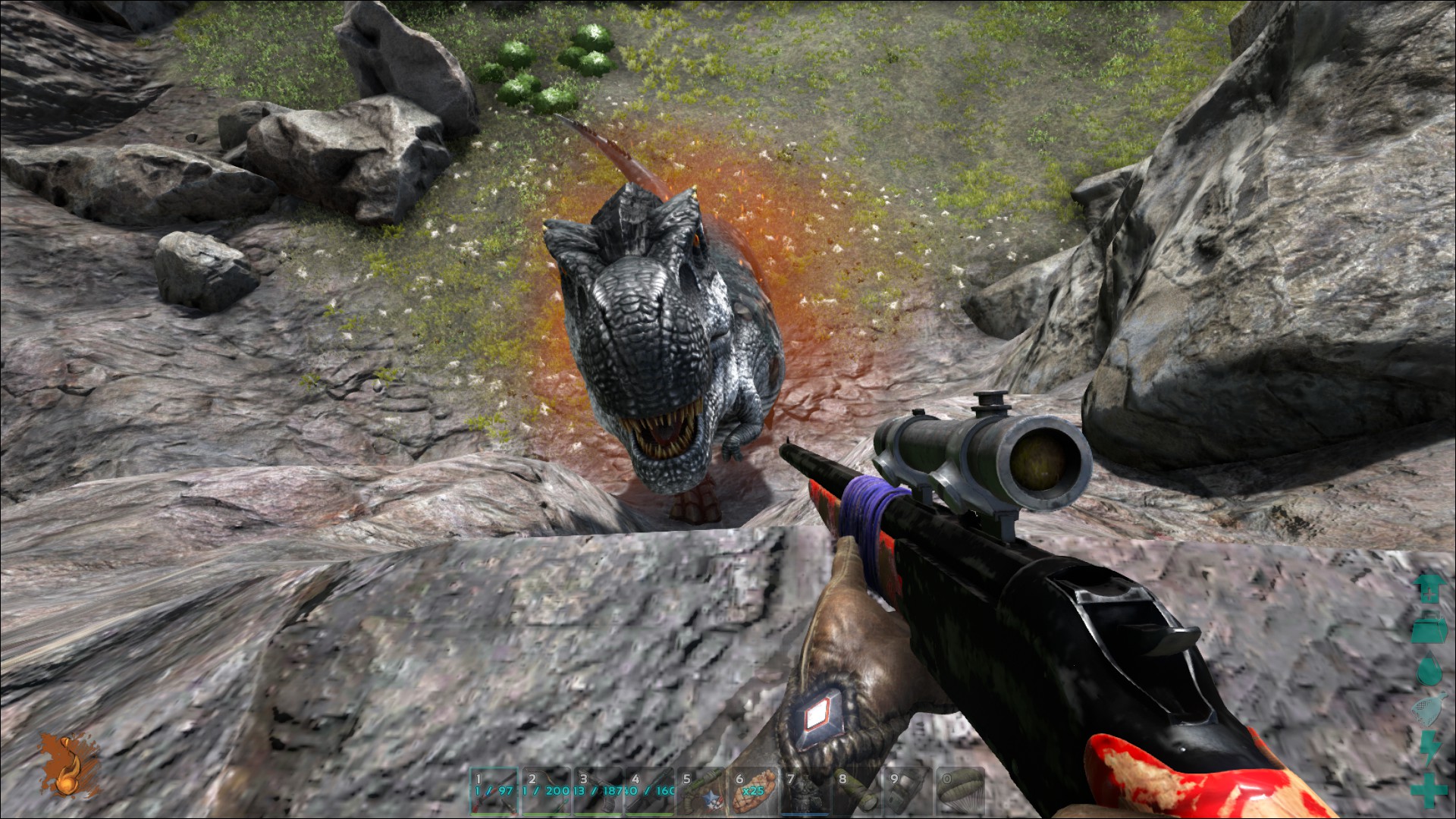1456x819 pixels.
Task: Select the dark armor piece in slot 7
Action: coord(805,791)
